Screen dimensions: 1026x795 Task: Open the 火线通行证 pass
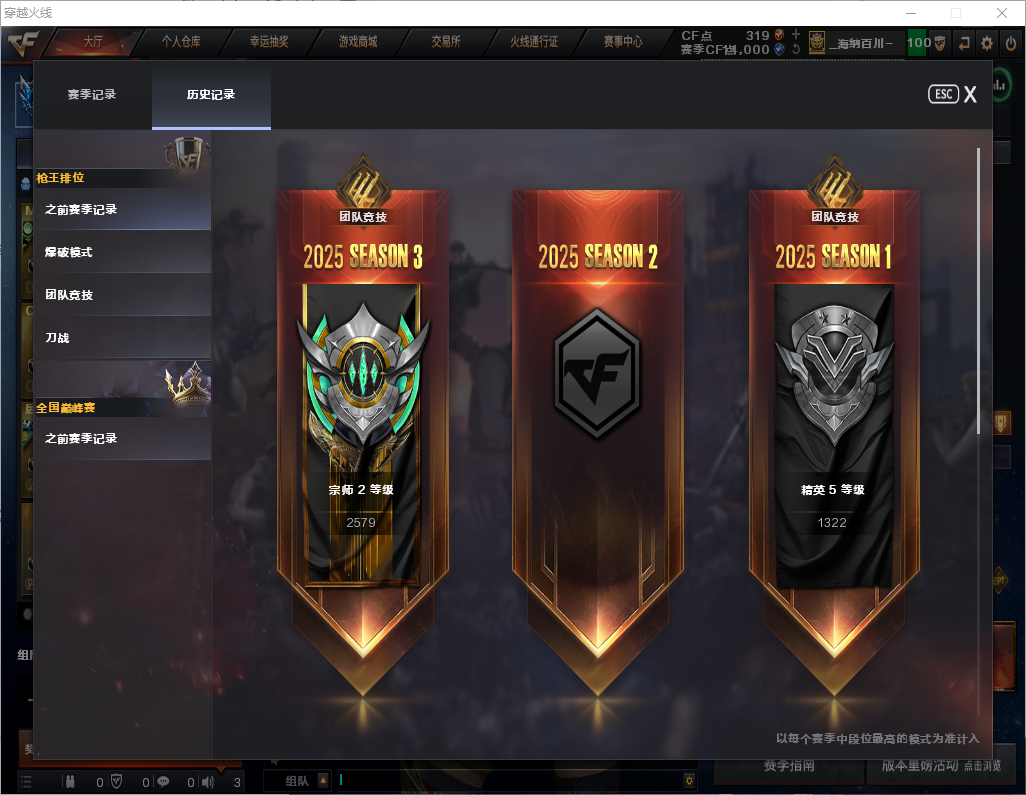[534, 43]
